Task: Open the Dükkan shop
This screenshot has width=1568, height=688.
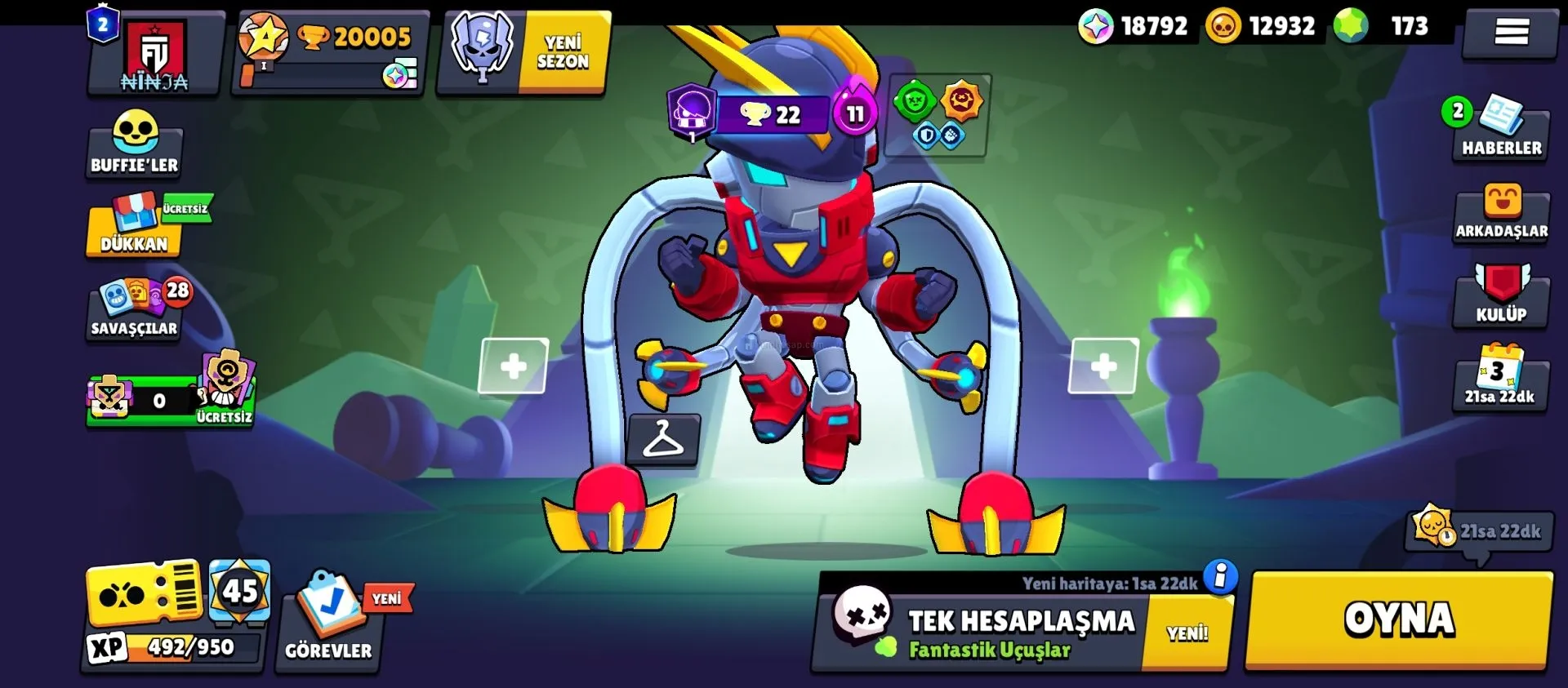Action: tap(135, 226)
